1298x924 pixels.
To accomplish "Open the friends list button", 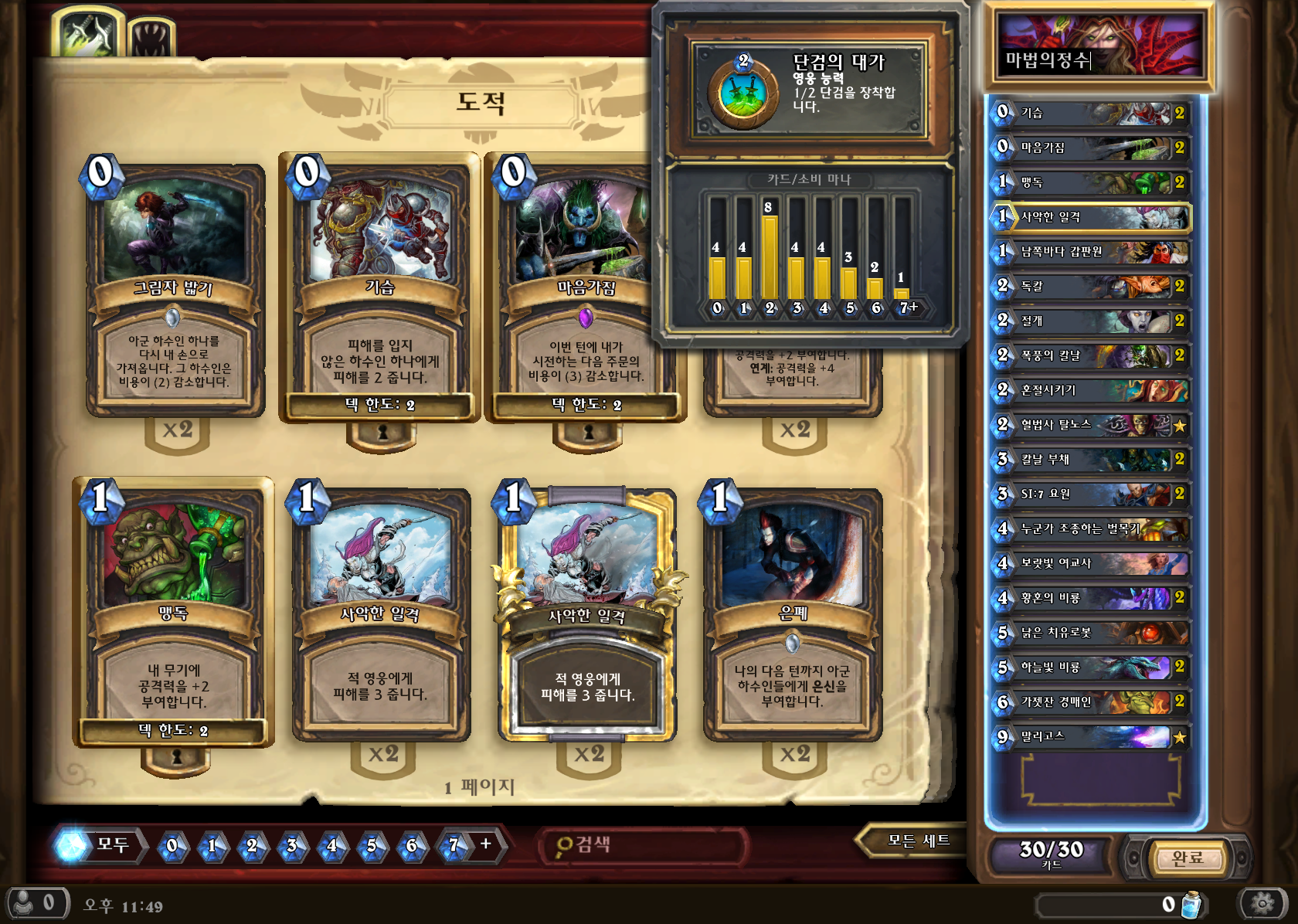I will [37, 902].
